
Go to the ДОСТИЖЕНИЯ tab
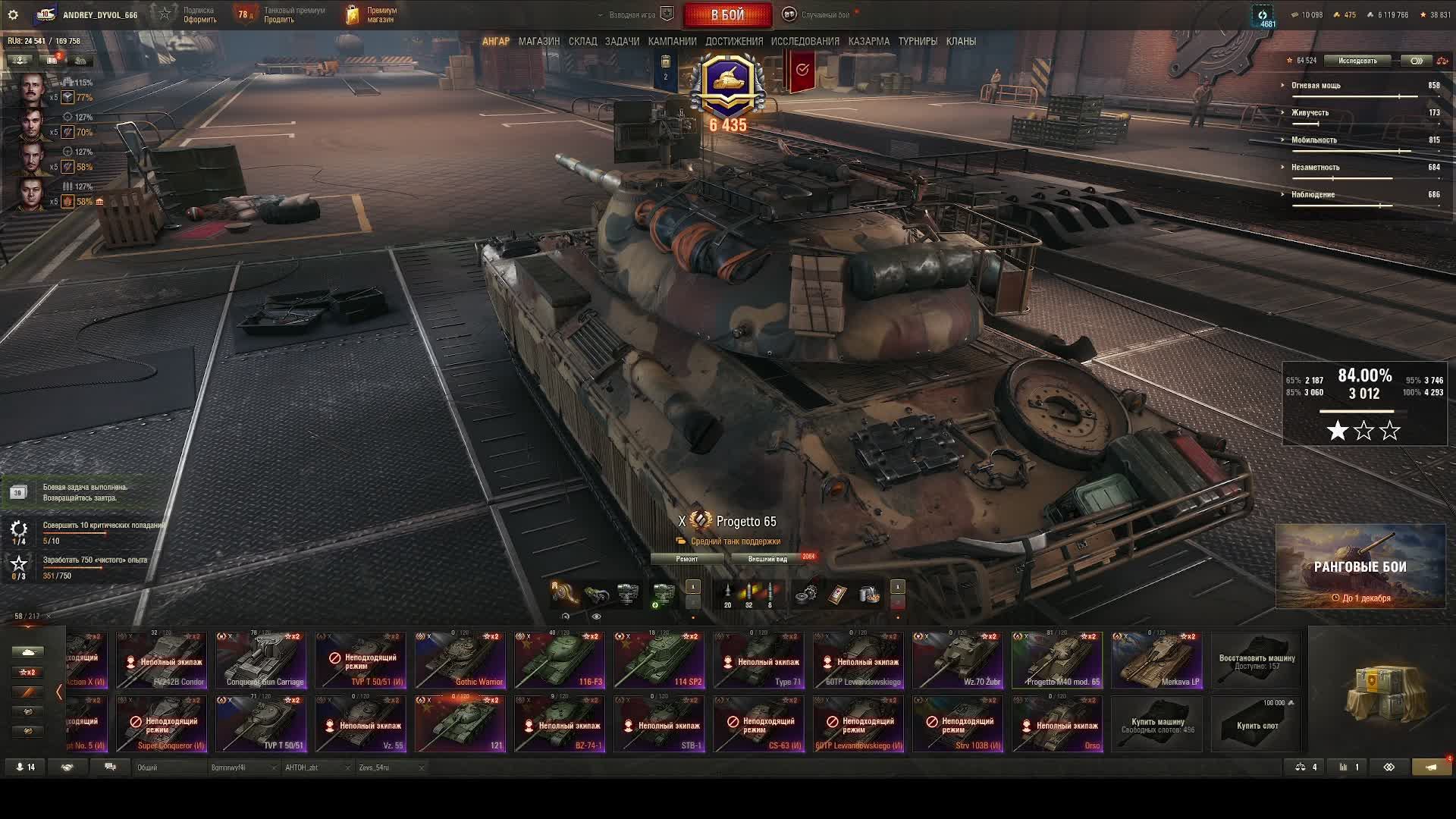point(734,41)
